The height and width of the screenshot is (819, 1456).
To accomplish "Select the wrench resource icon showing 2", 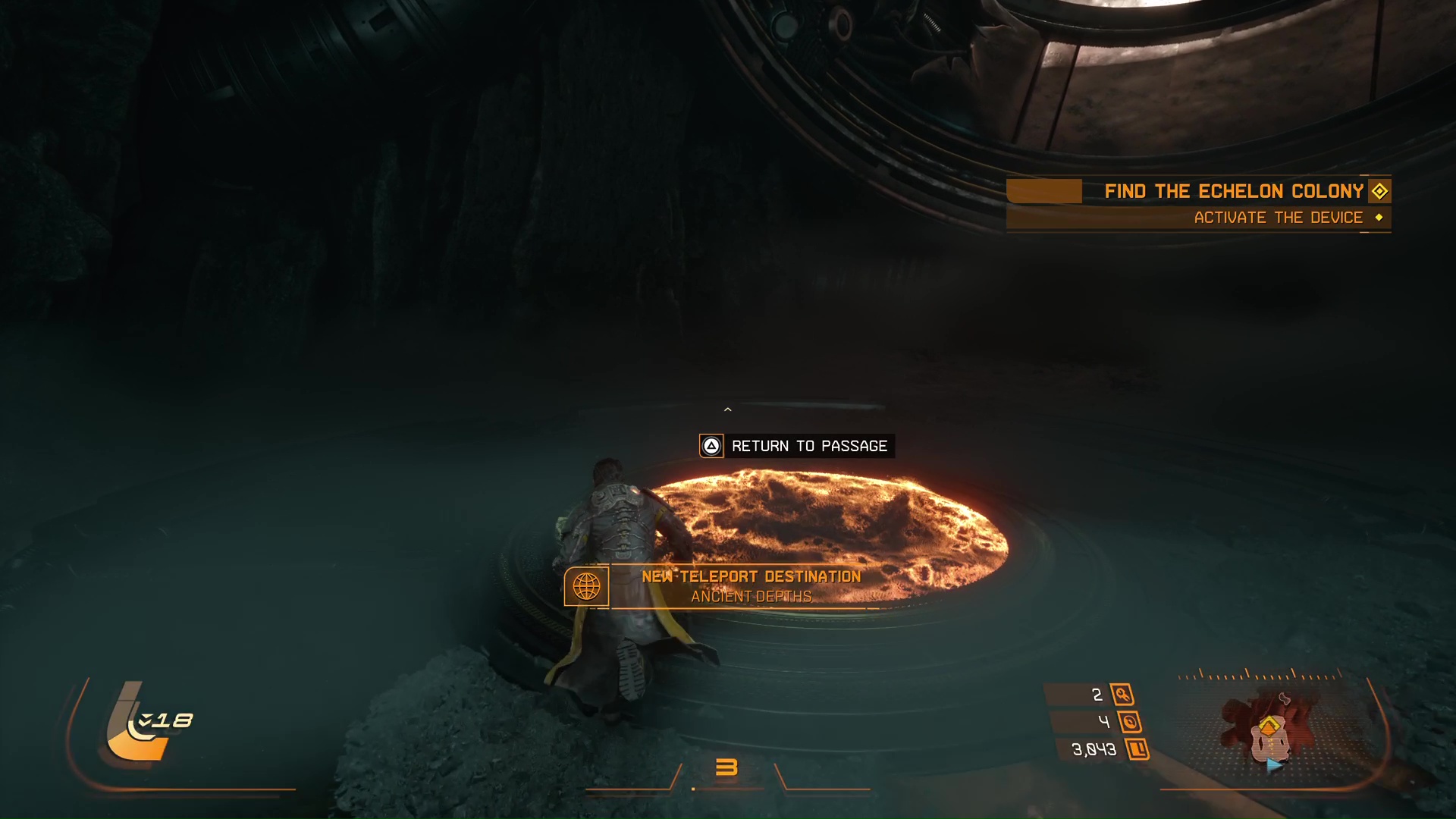I will click(1123, 695).
